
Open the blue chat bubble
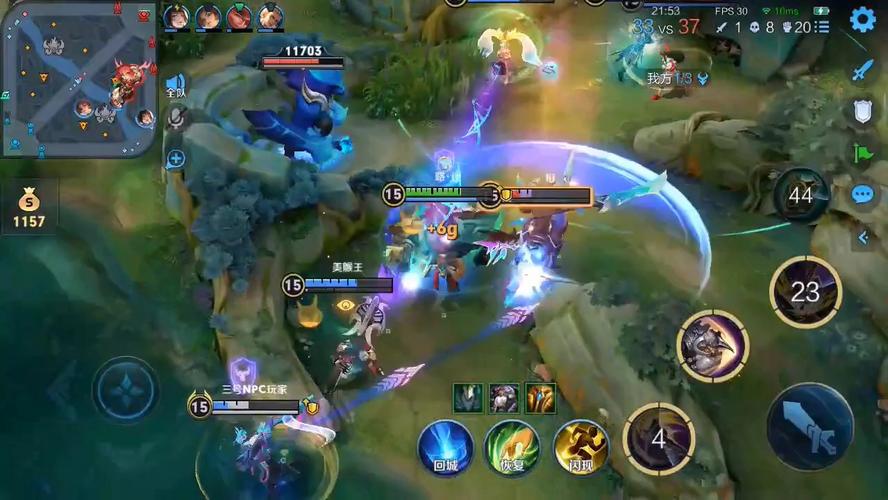(x=862, y=194)
